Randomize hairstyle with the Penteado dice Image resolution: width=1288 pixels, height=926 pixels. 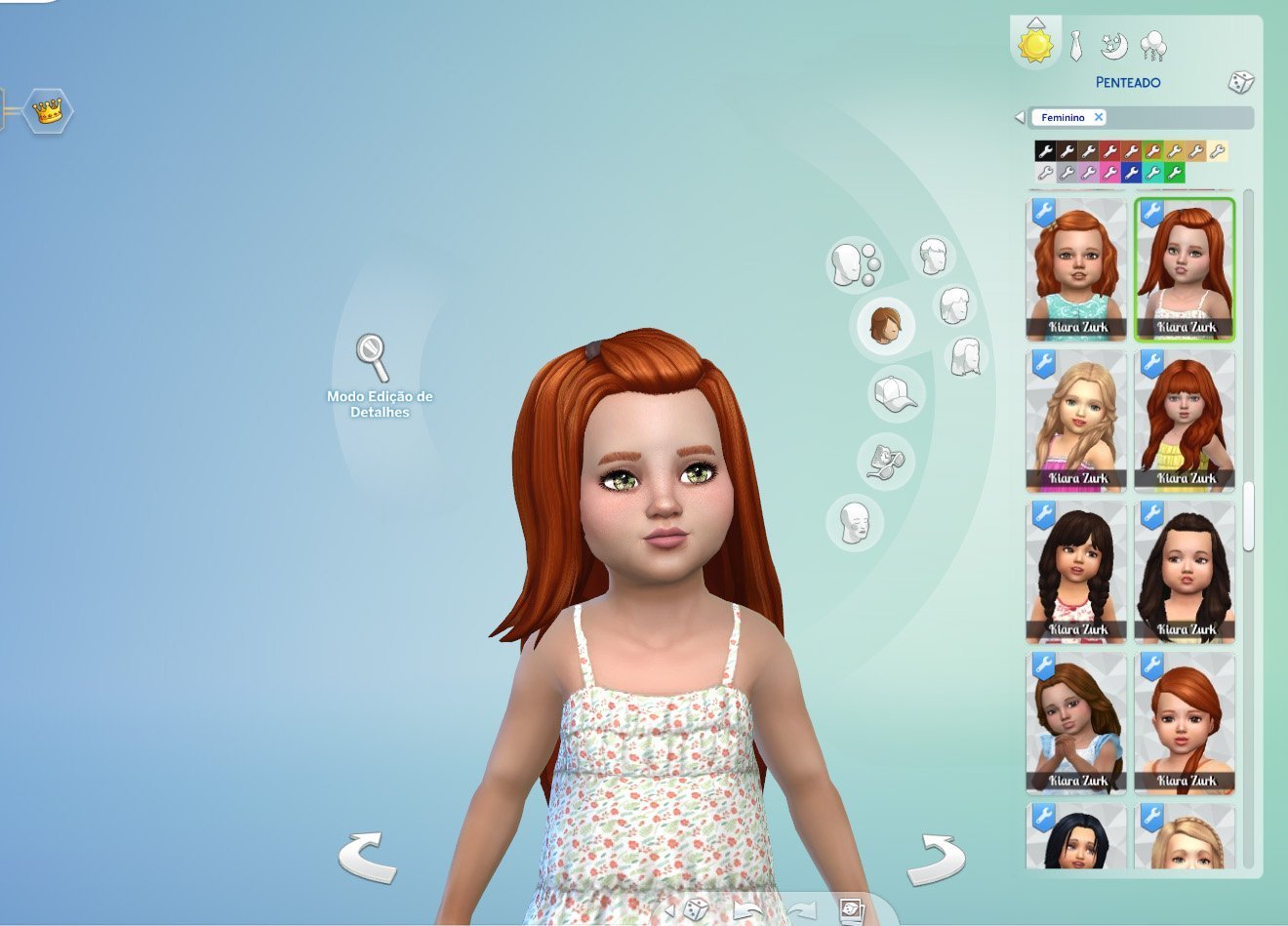[x=1240, y=82]
